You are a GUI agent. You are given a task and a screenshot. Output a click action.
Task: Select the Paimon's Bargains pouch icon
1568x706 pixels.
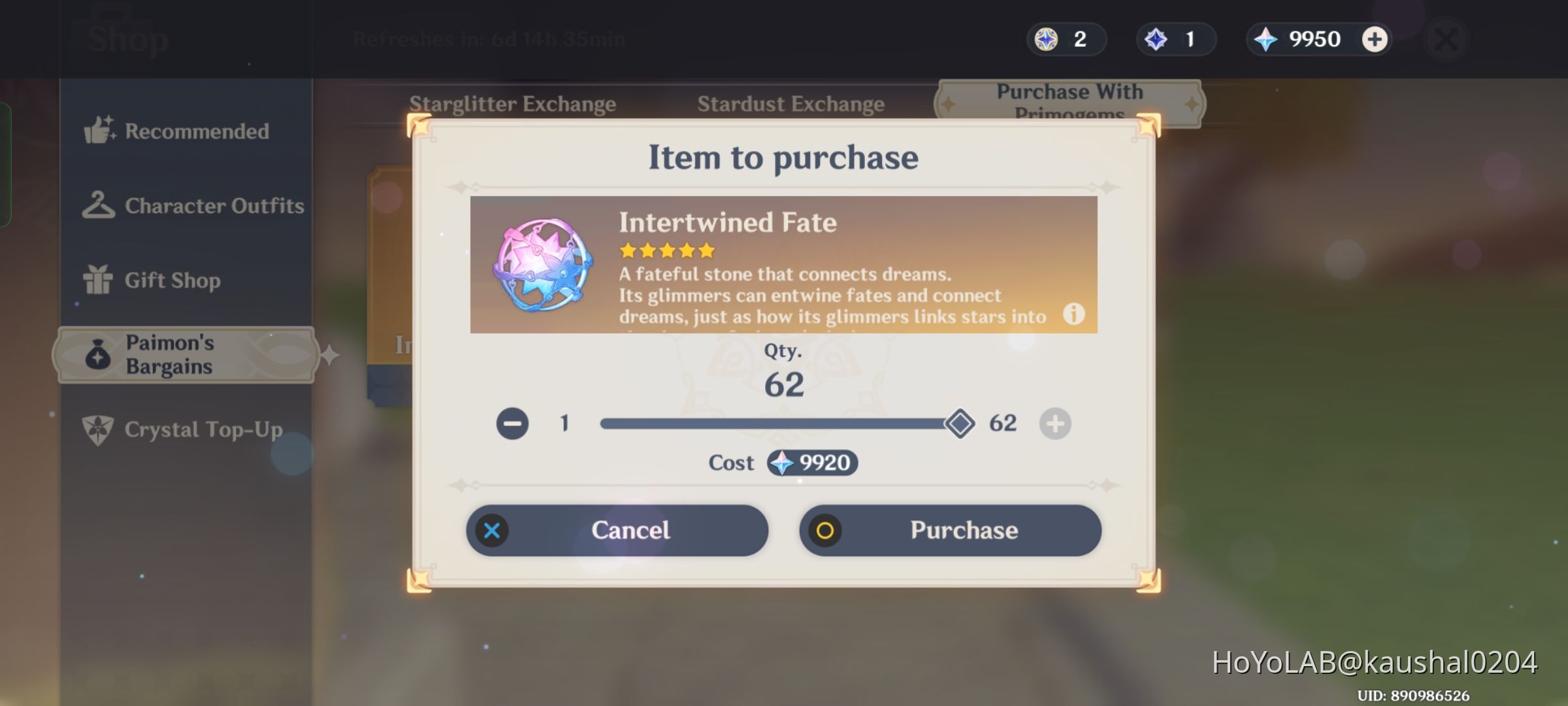pyautogui.click(x=97, y=354)
